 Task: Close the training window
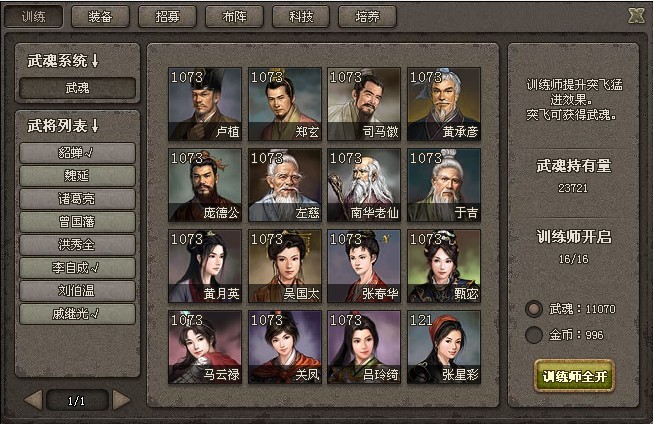tap(635, 15)
